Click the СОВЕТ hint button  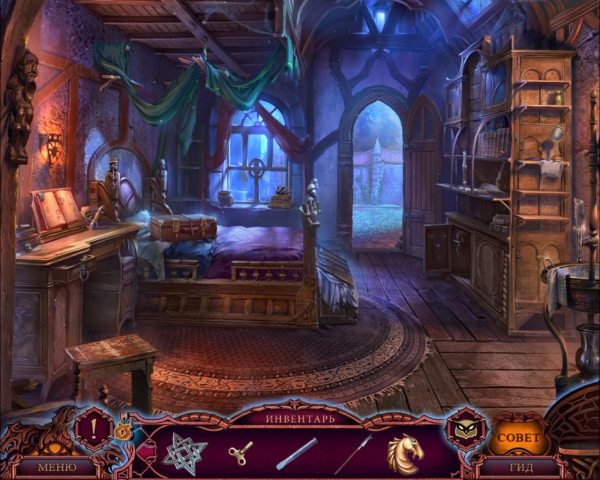pyautogui.click(x=517, y=438)
